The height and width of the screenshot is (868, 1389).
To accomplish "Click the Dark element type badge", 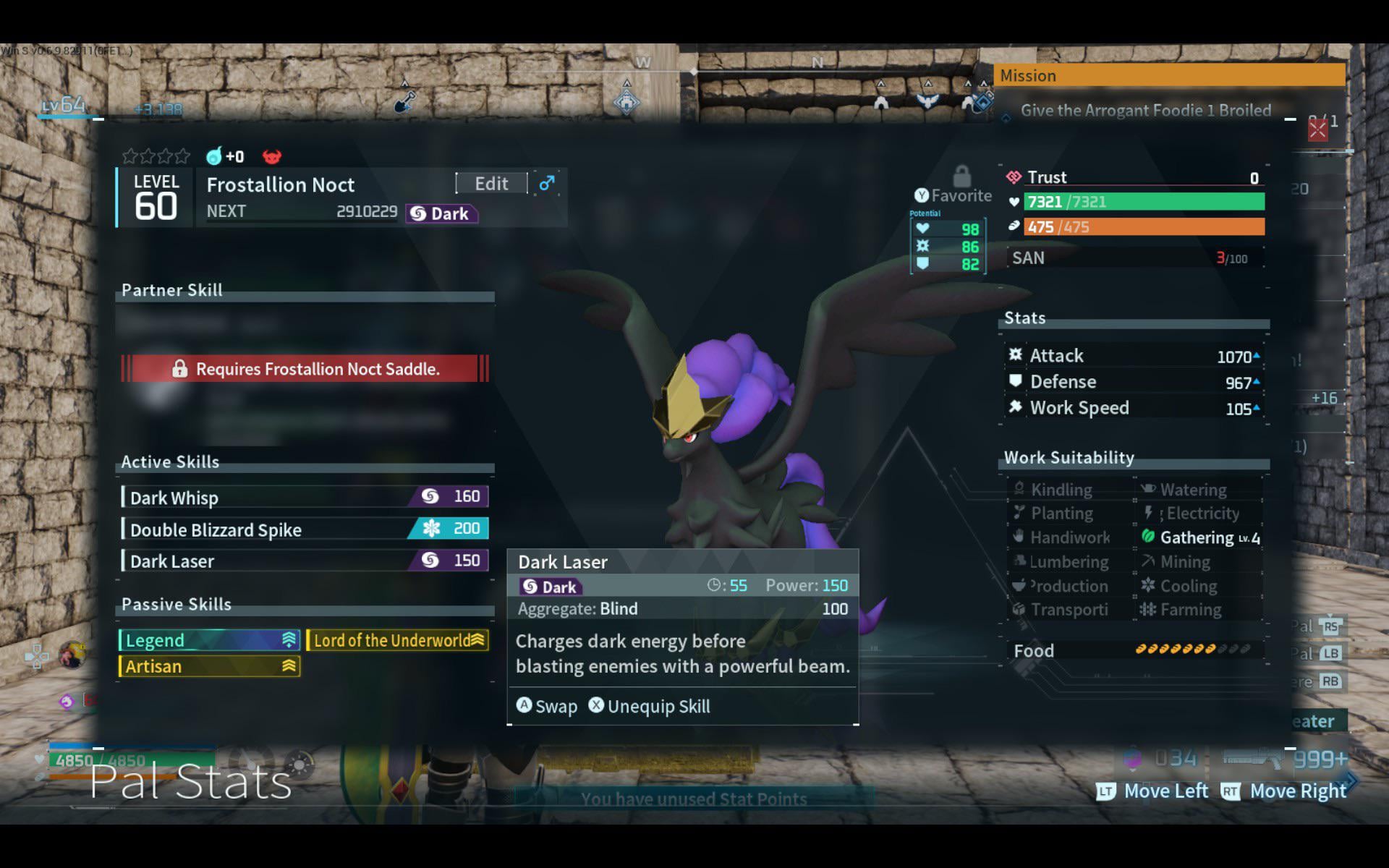I will [x=441, y=213].
